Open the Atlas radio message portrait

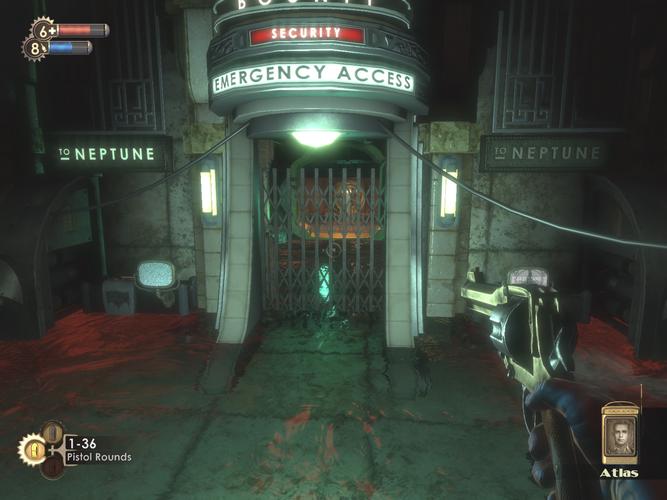[x=621, y=435]
